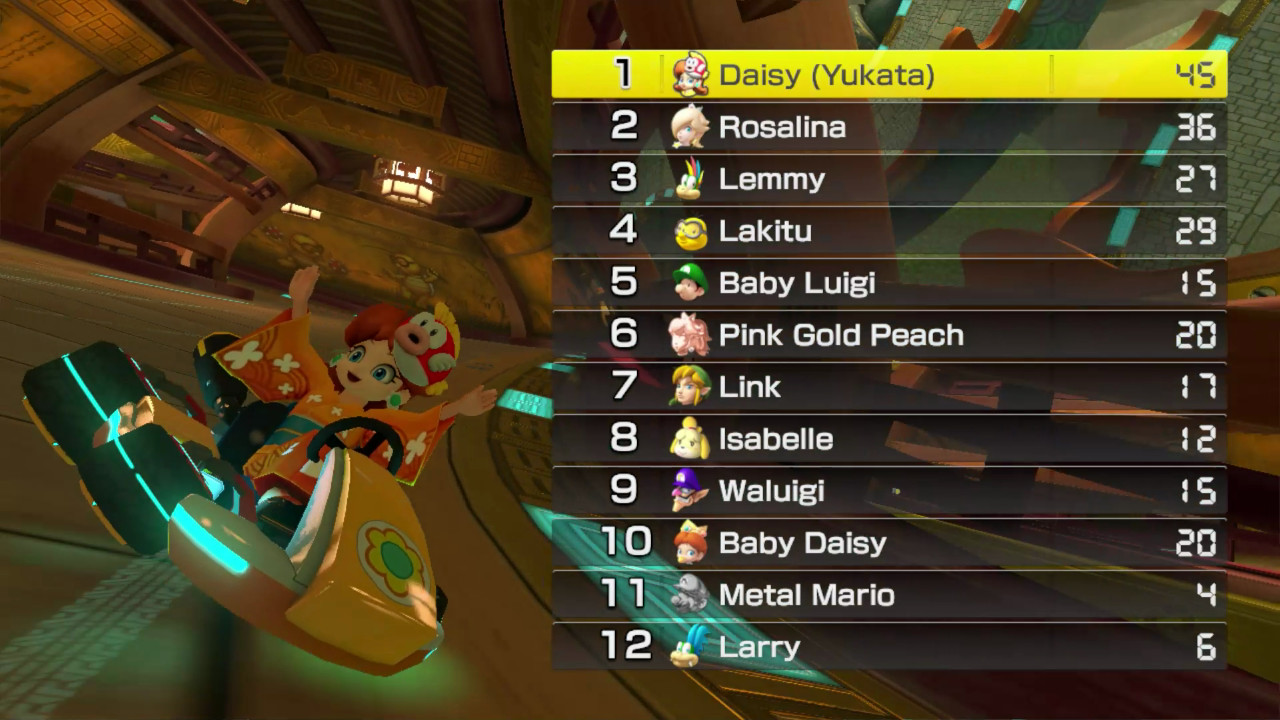Click Rosalina's name label

[x=780, y=127]
